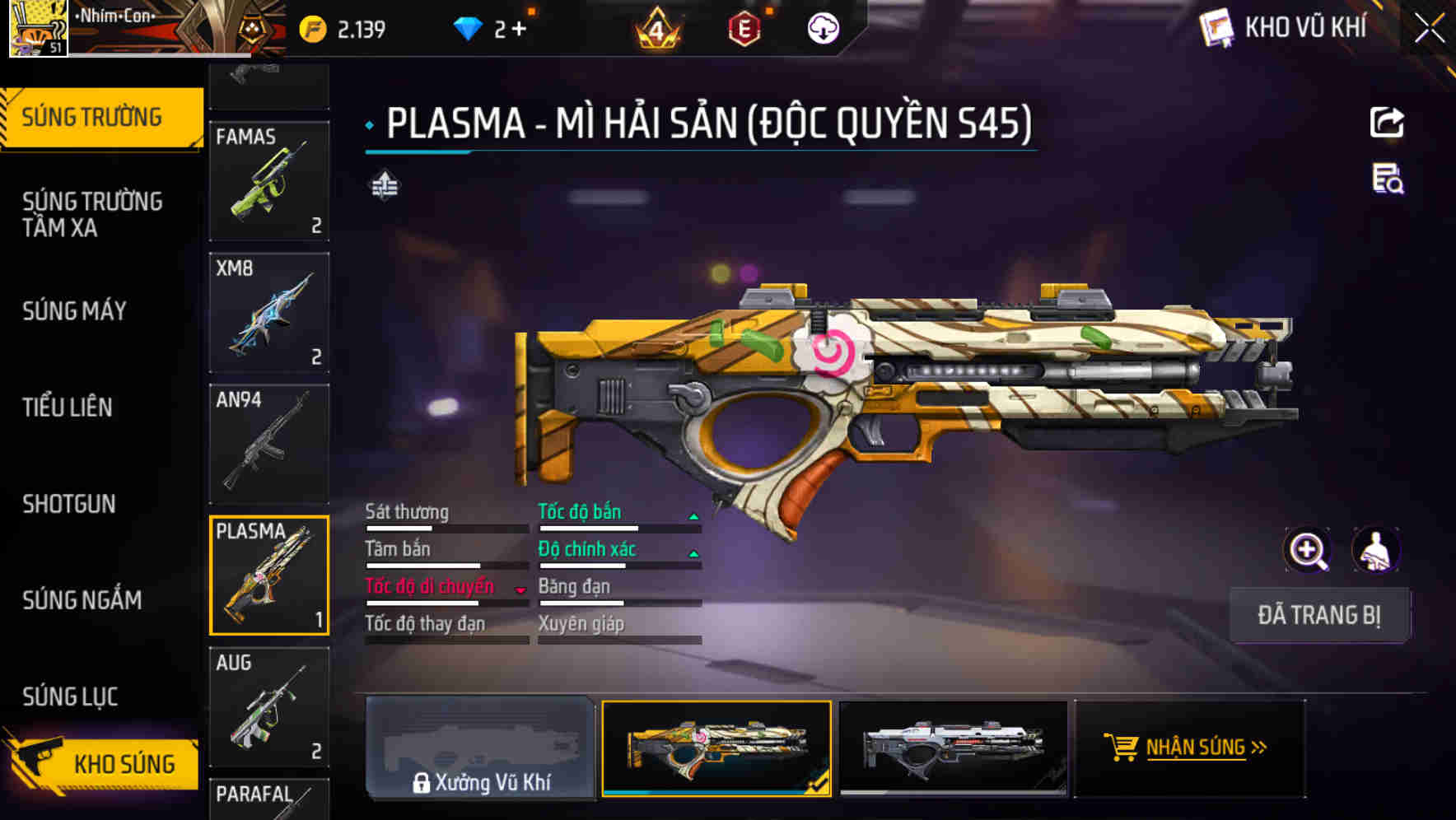The image size is (1456, 820).
Task: Open the Súng Lục category
Action: (71, 697)
